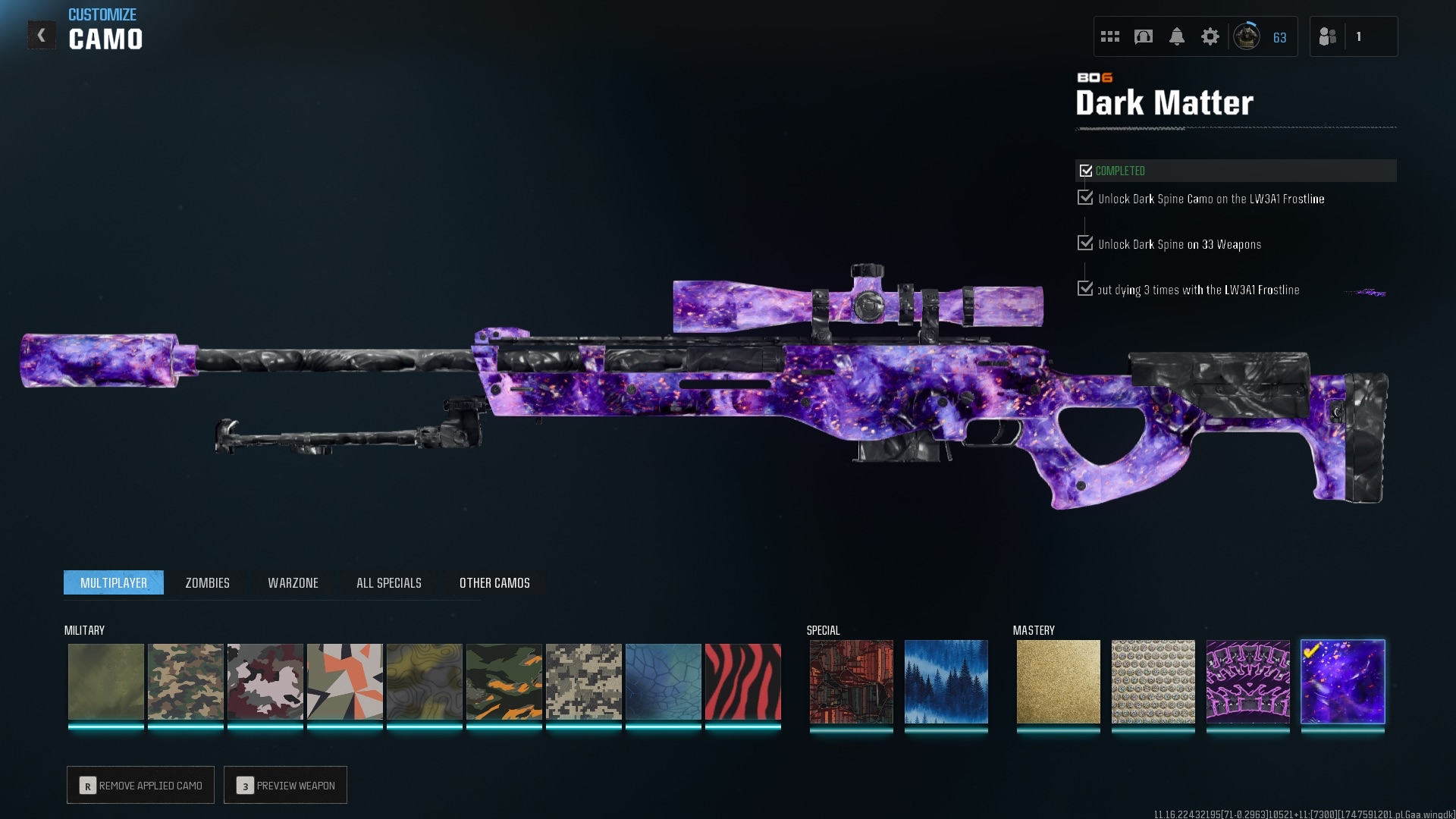Select the red tiger stripe camo
Image resolution: width=1456 pixels, height=819 pixels.
coord(742,682)
